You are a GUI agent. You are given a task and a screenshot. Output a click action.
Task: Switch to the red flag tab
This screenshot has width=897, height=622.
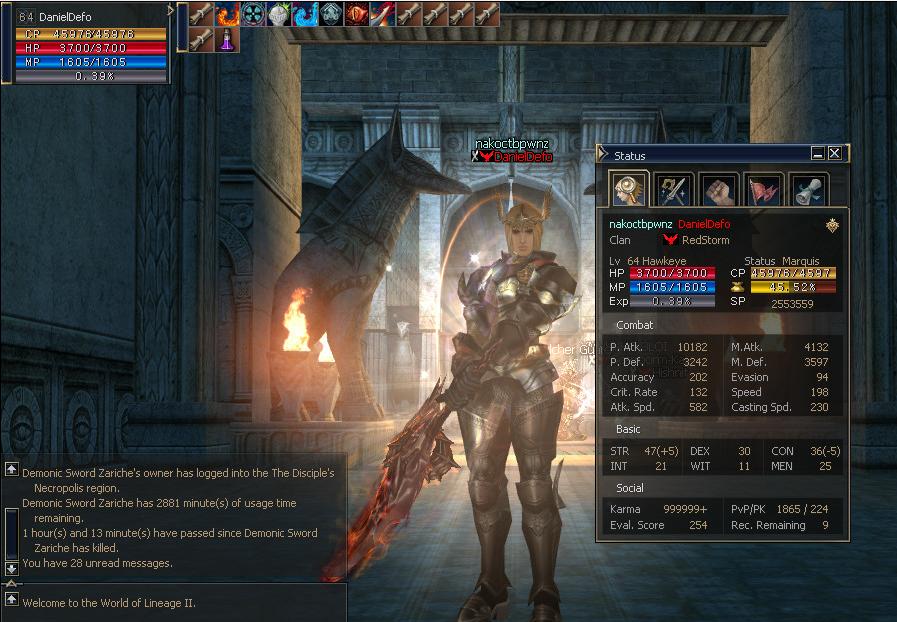(x=762, y=189)
